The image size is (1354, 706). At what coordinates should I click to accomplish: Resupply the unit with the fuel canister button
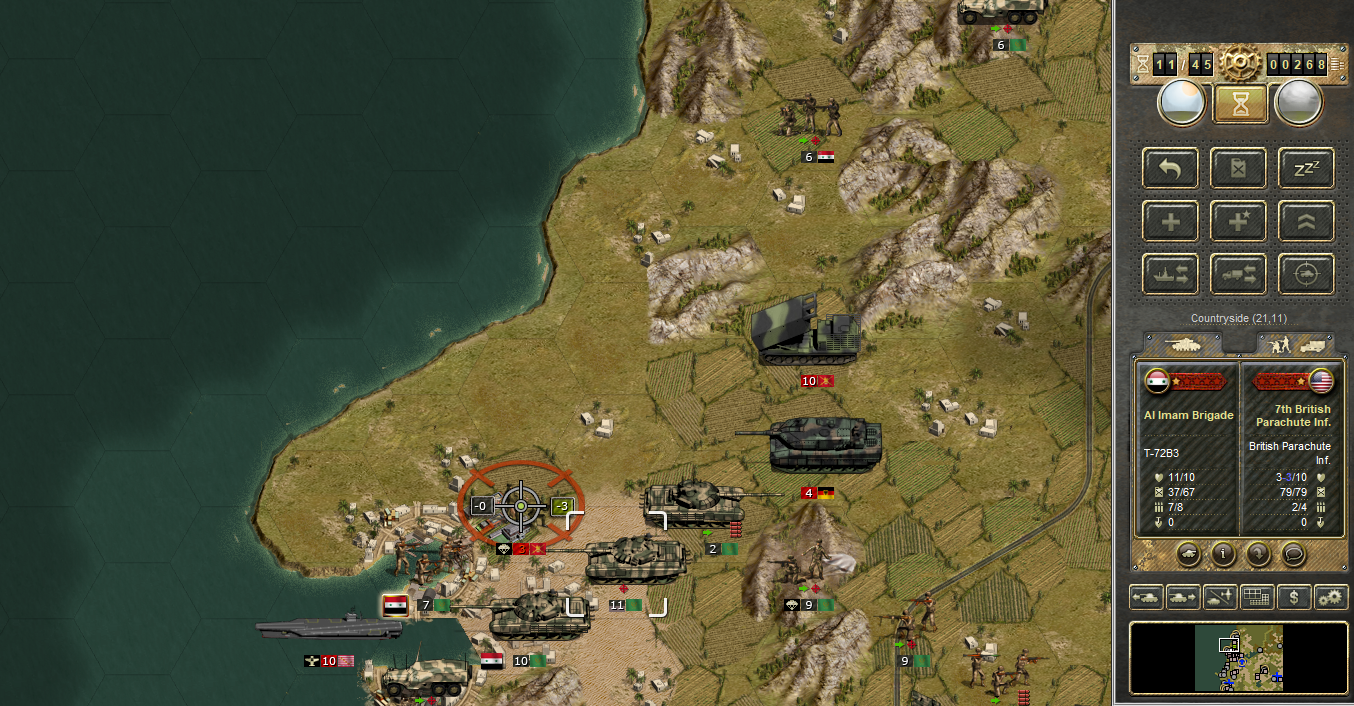(1238, 168)
